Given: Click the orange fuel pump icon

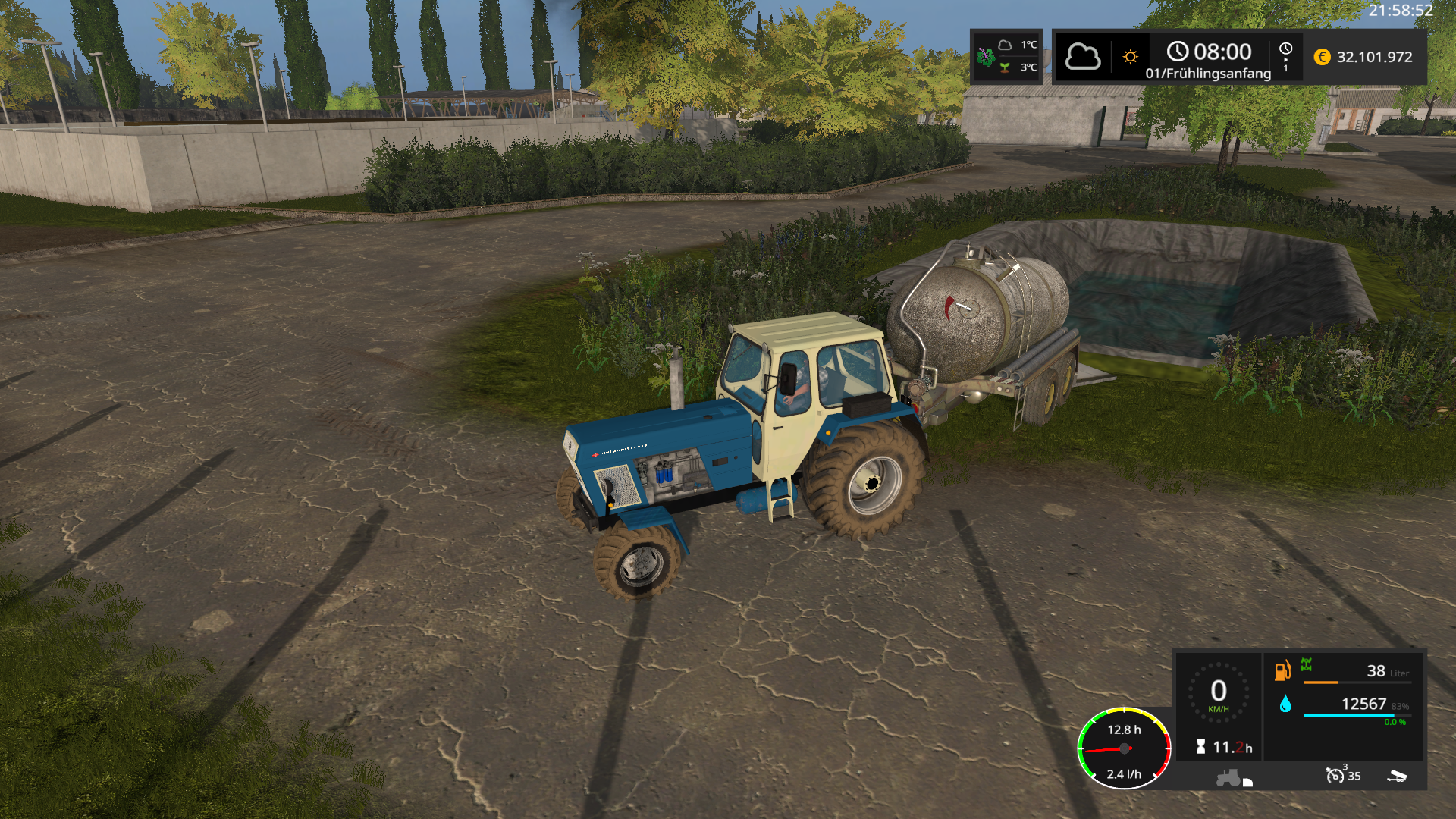Looking at the screenshot, I should pyautogui.click(x=1282, y=670).
